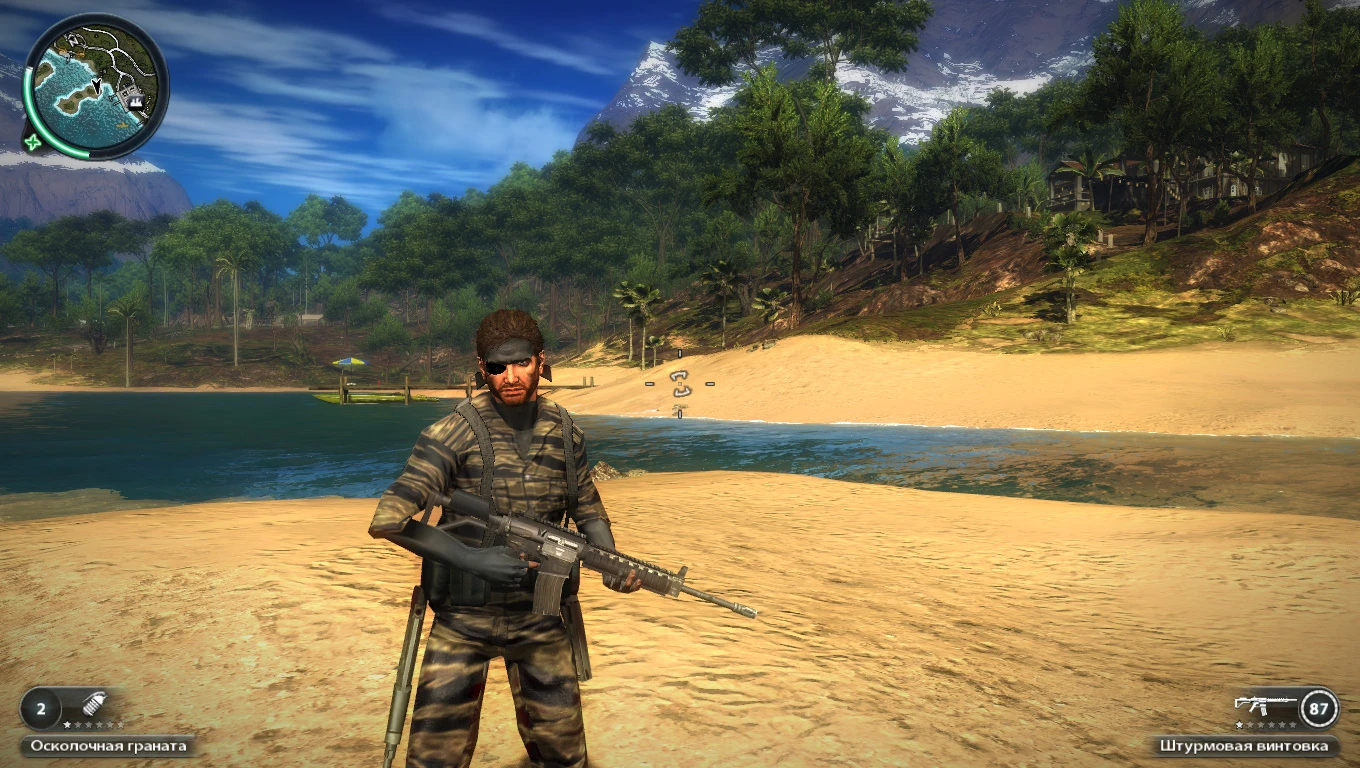
Task: Click the north 'N' compass marker on minimap
Action: 74,41
